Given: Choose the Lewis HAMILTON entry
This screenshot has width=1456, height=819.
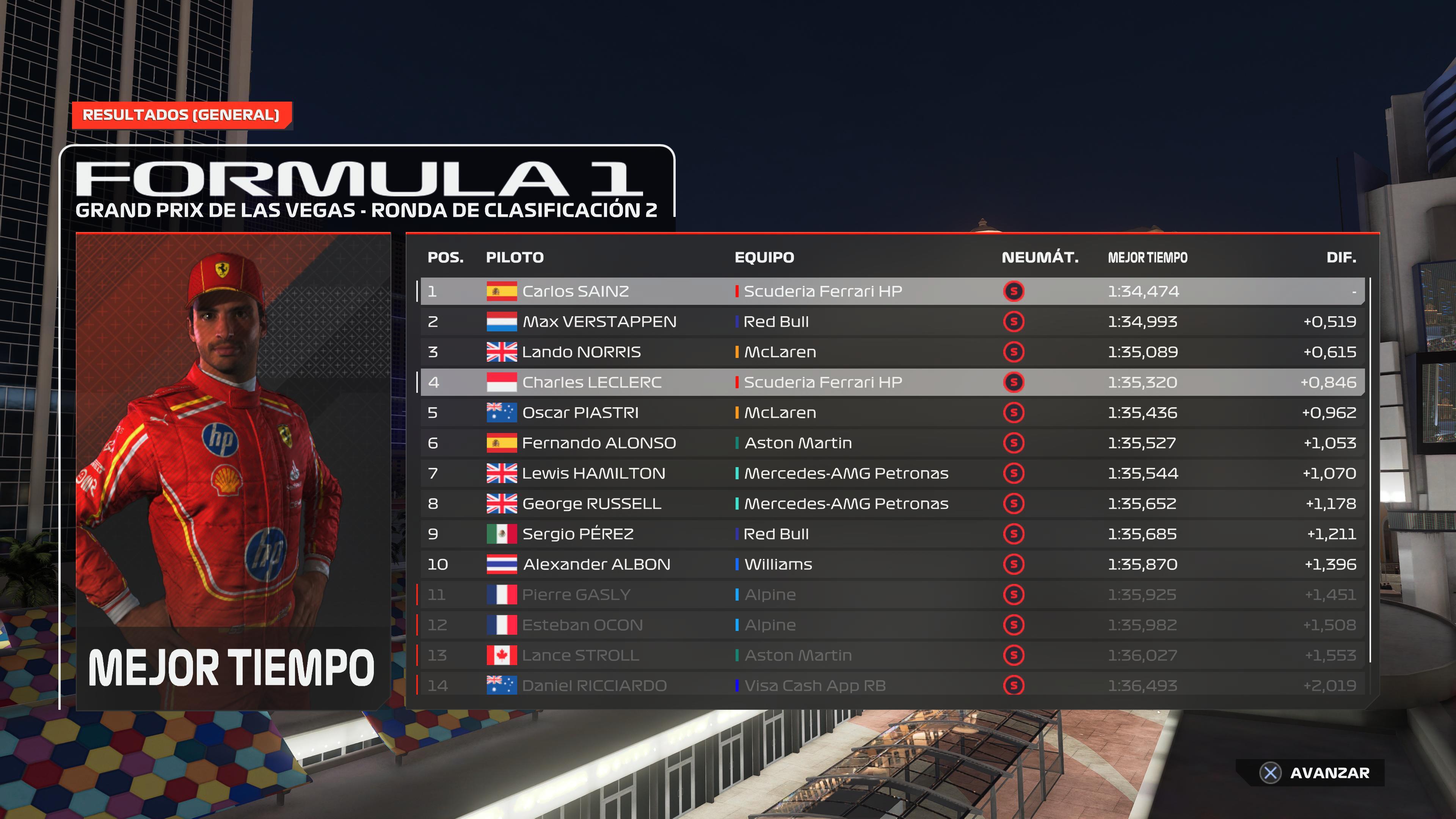Looking at the screenshot, I should 892,473.
